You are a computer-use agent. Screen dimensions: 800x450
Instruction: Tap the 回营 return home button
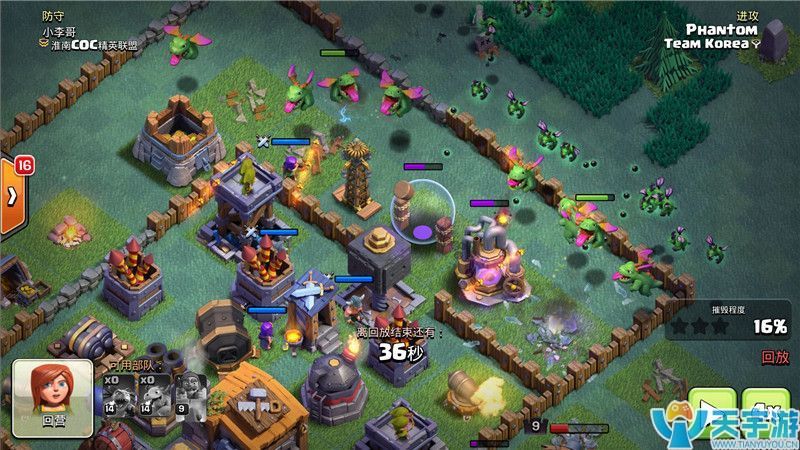click(52, 399)
